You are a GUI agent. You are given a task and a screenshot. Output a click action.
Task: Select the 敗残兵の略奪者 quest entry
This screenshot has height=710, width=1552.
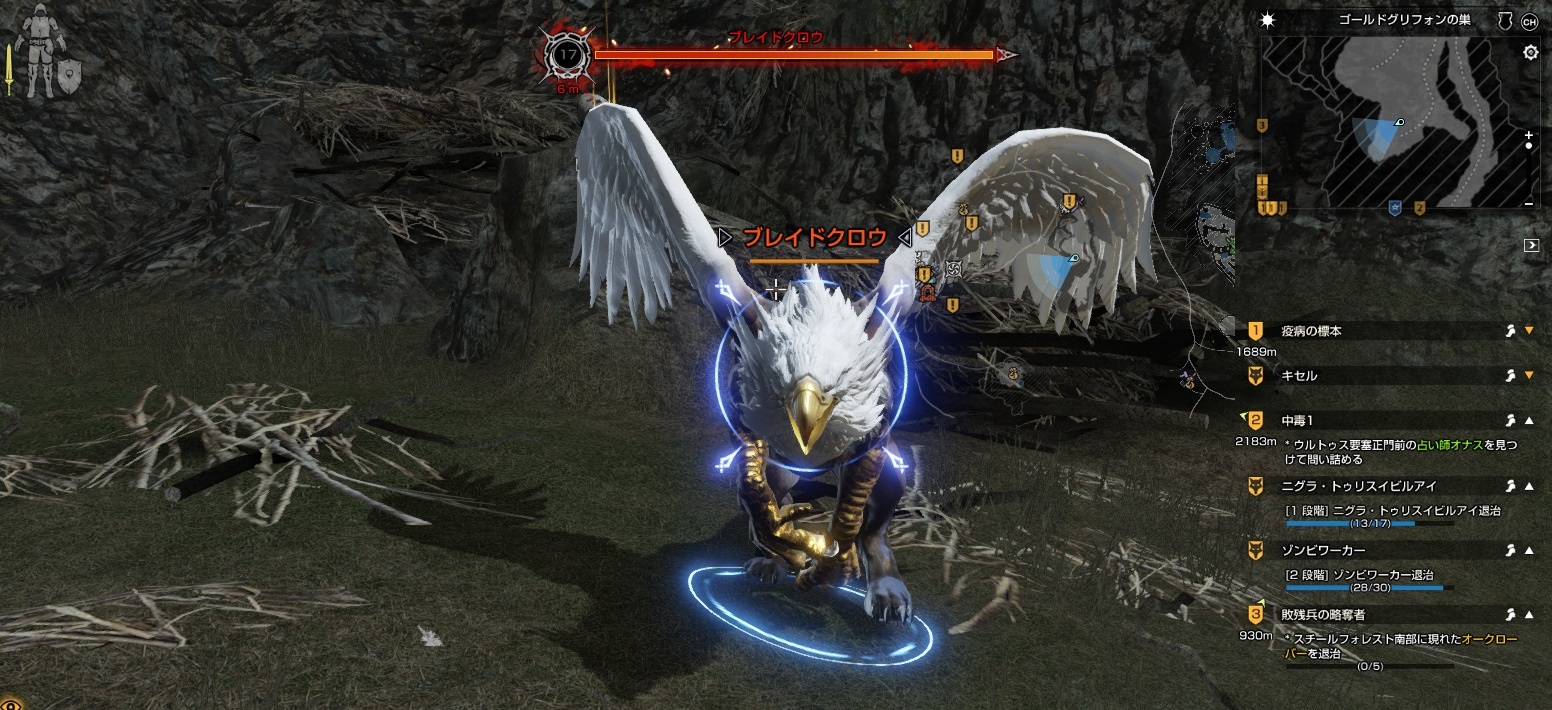1322,614
